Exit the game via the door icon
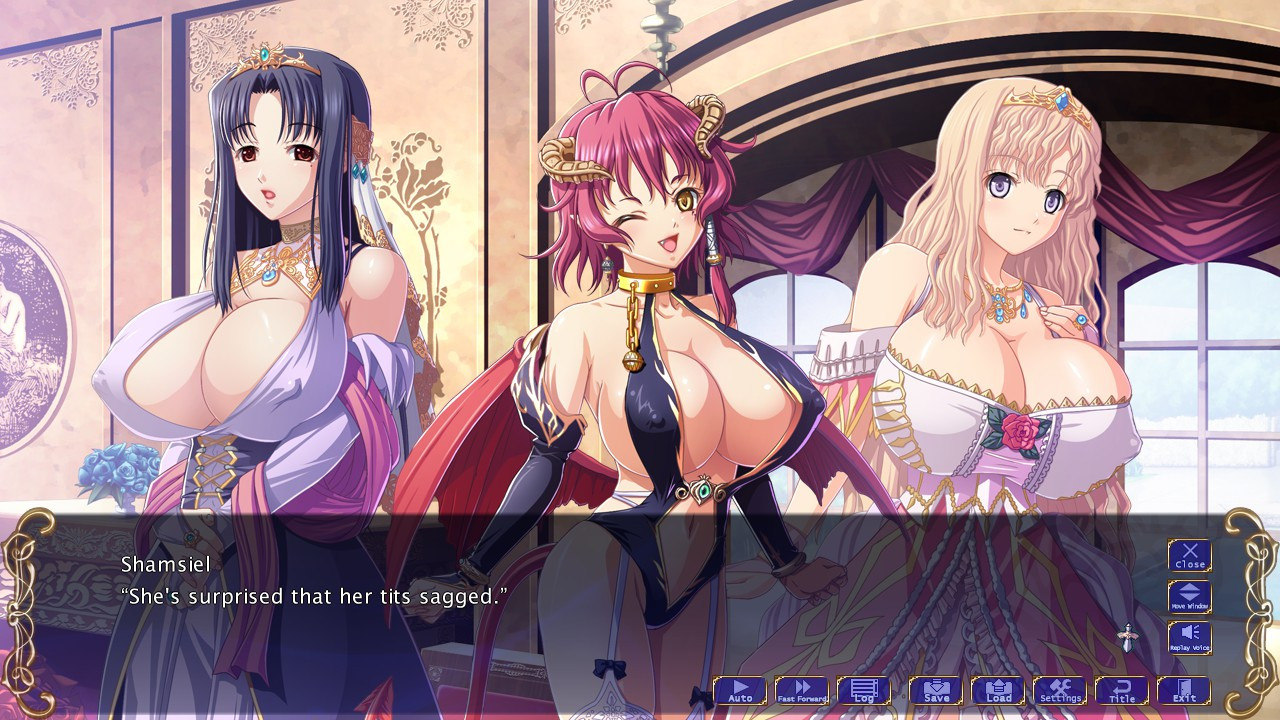The height and width of the screenshot is (720, 1280). click(1186, 690)
